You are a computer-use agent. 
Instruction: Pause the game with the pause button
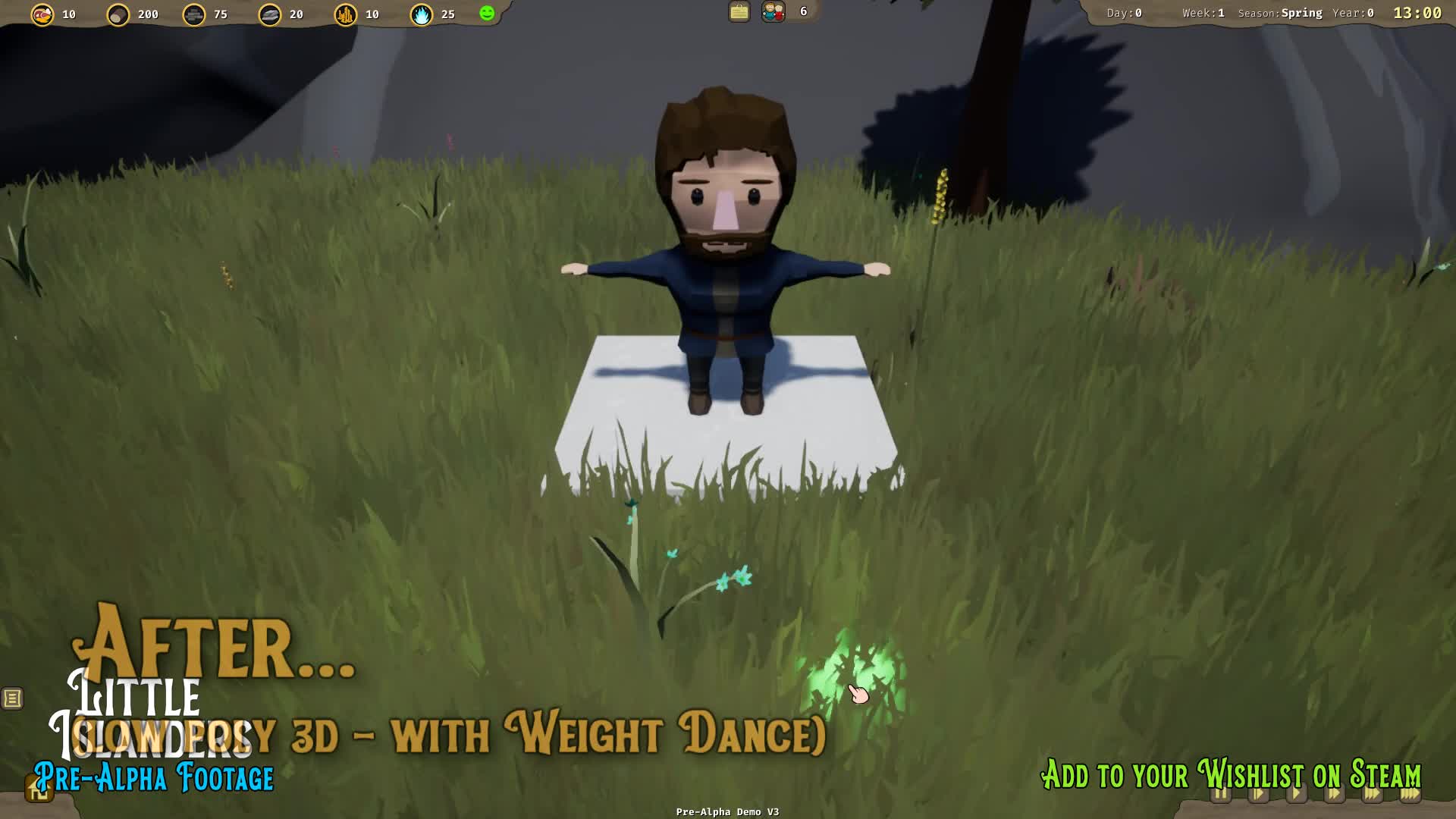[x=1221, y=794]
